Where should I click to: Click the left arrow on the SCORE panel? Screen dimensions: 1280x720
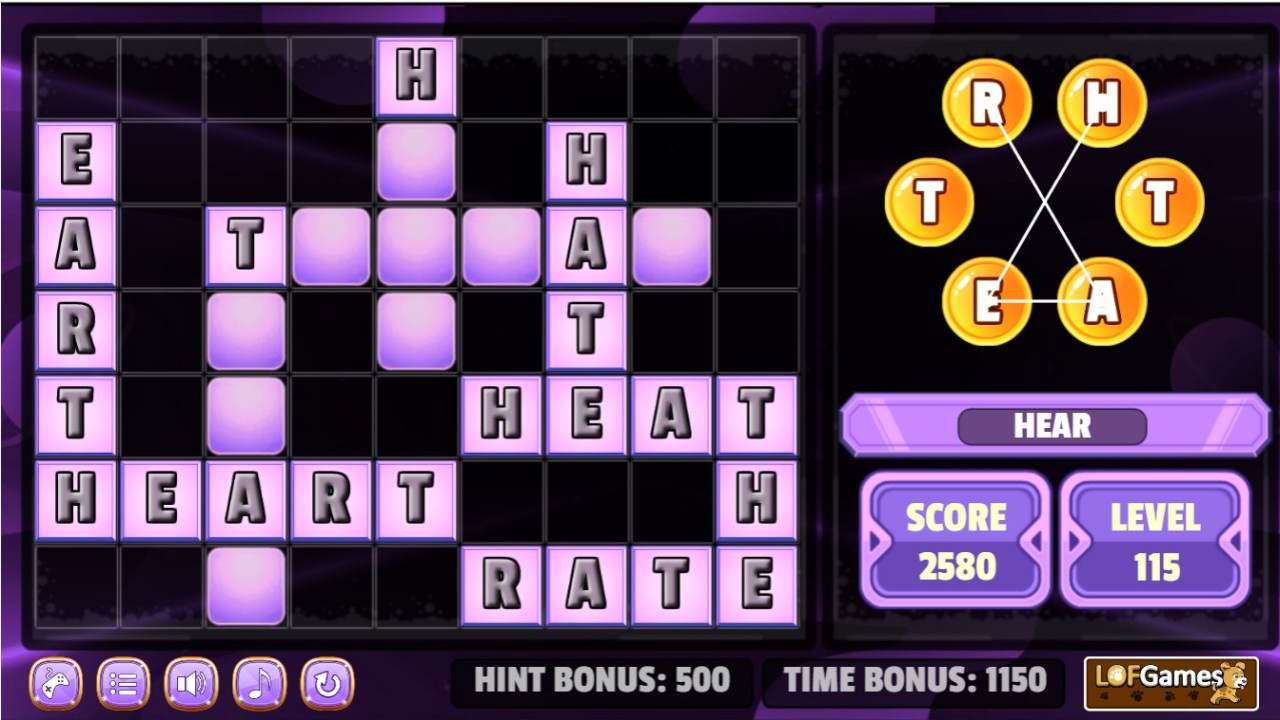pos(874,540)
